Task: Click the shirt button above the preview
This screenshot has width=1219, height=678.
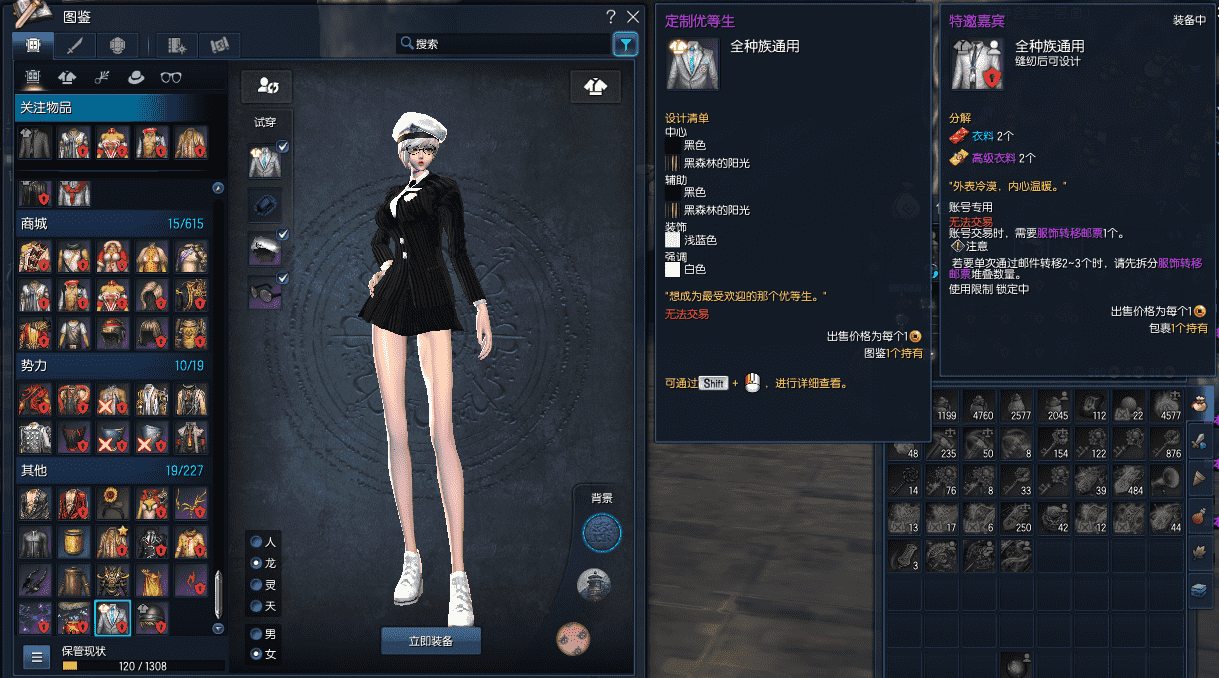Action: (x=595, y=87)
